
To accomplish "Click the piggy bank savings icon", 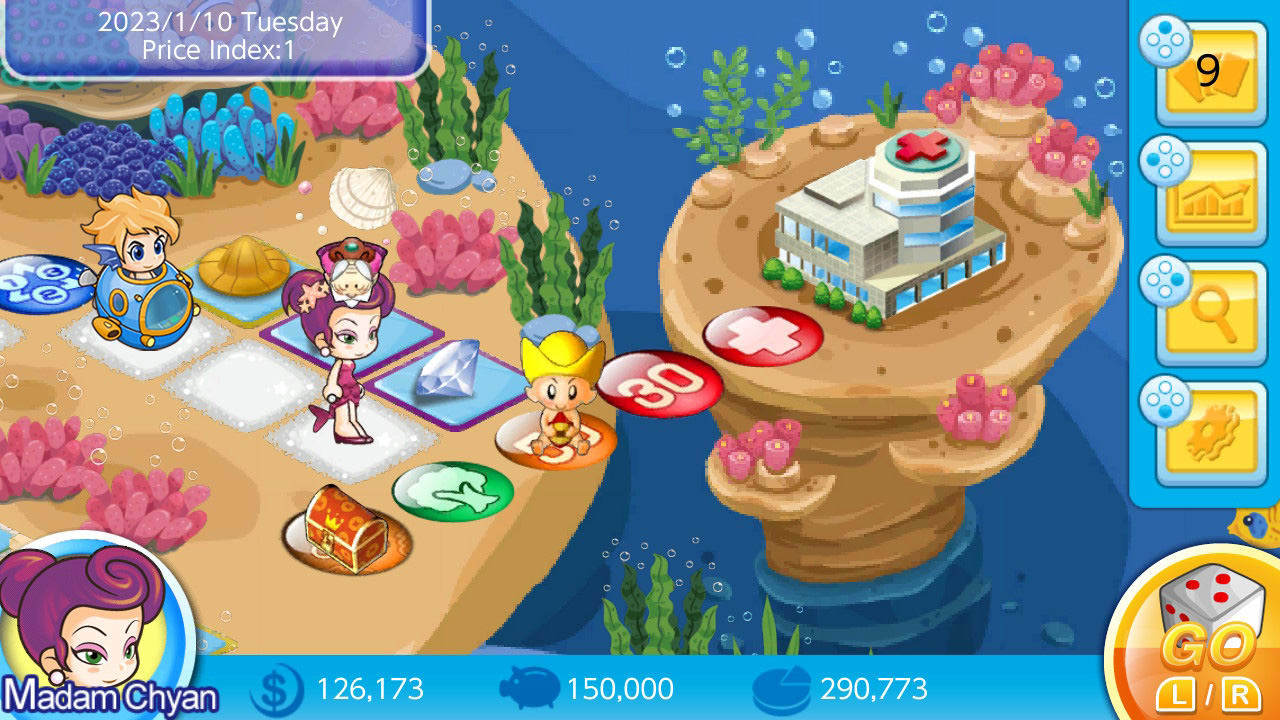I will pos(530,689).
